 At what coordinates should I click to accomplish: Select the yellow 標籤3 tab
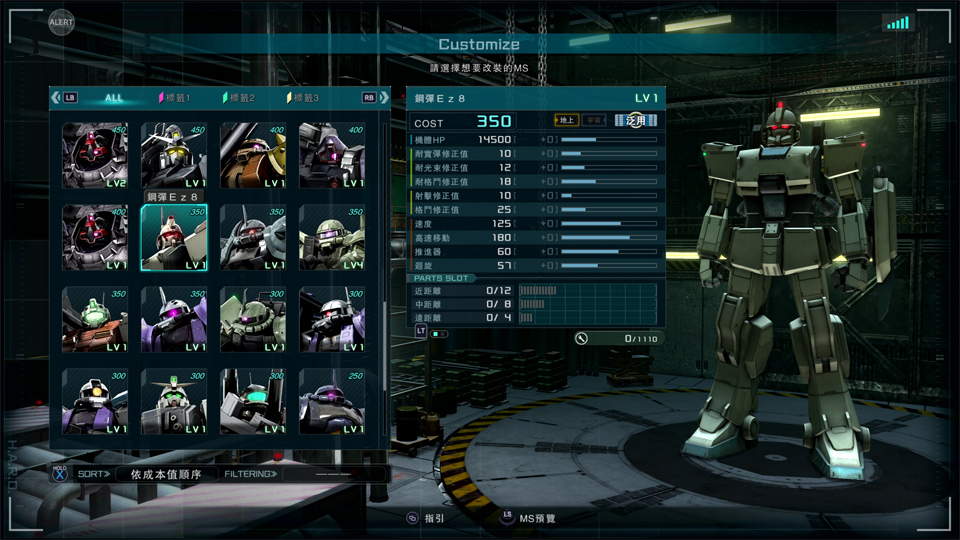click(303, 98)
